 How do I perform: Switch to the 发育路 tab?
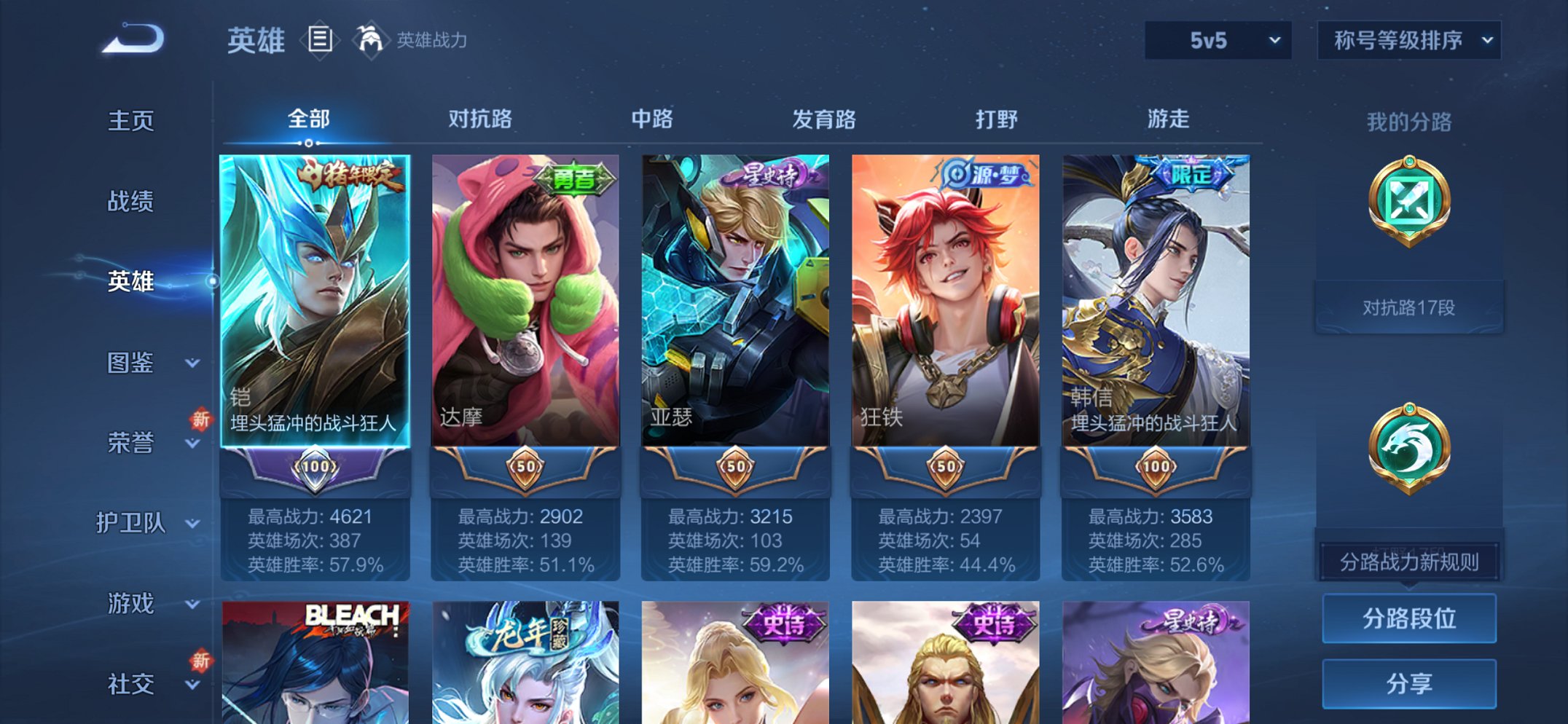[x=822, y=120]
